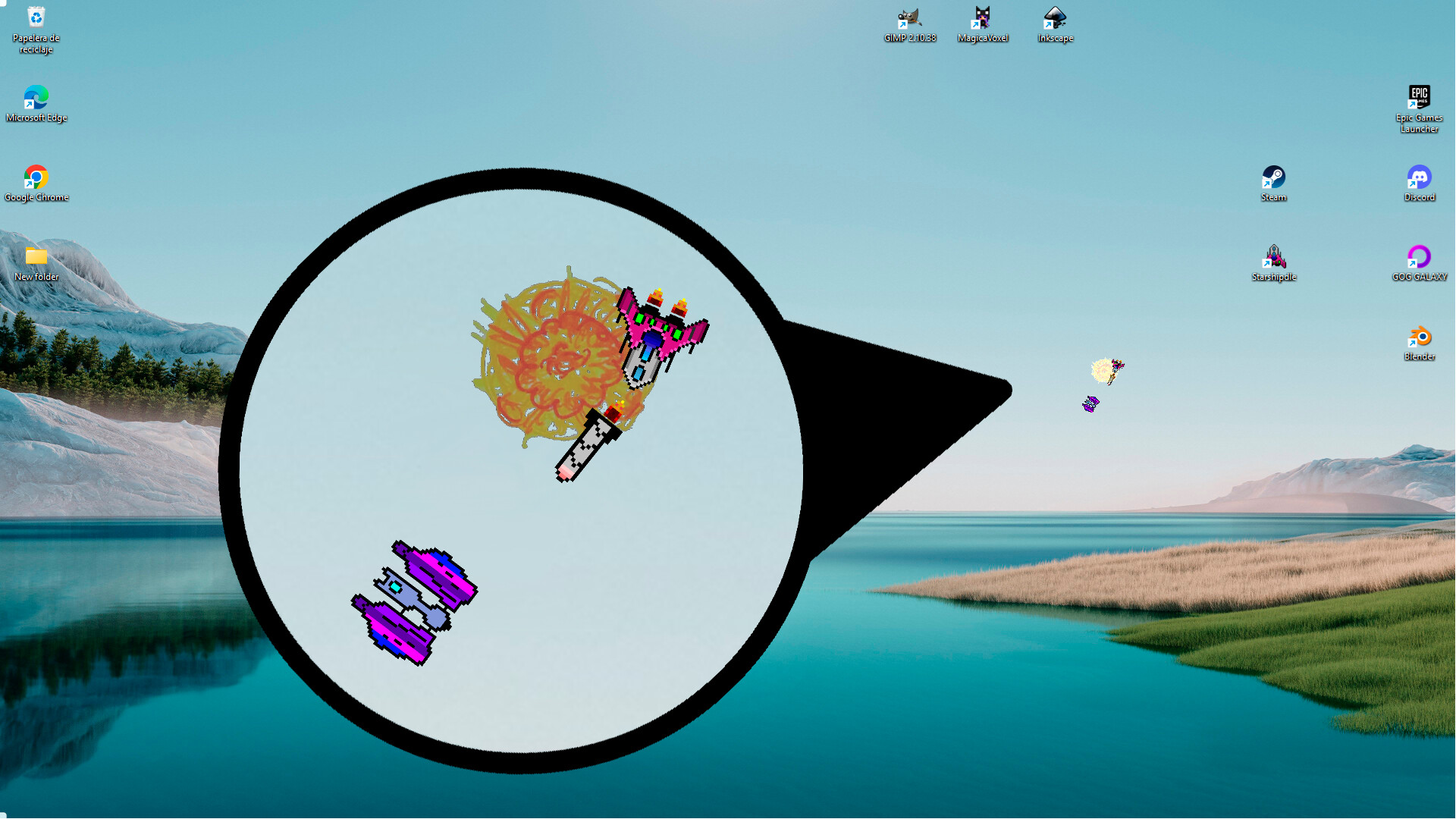Launch Google Chrome

[x=35, y=178]
